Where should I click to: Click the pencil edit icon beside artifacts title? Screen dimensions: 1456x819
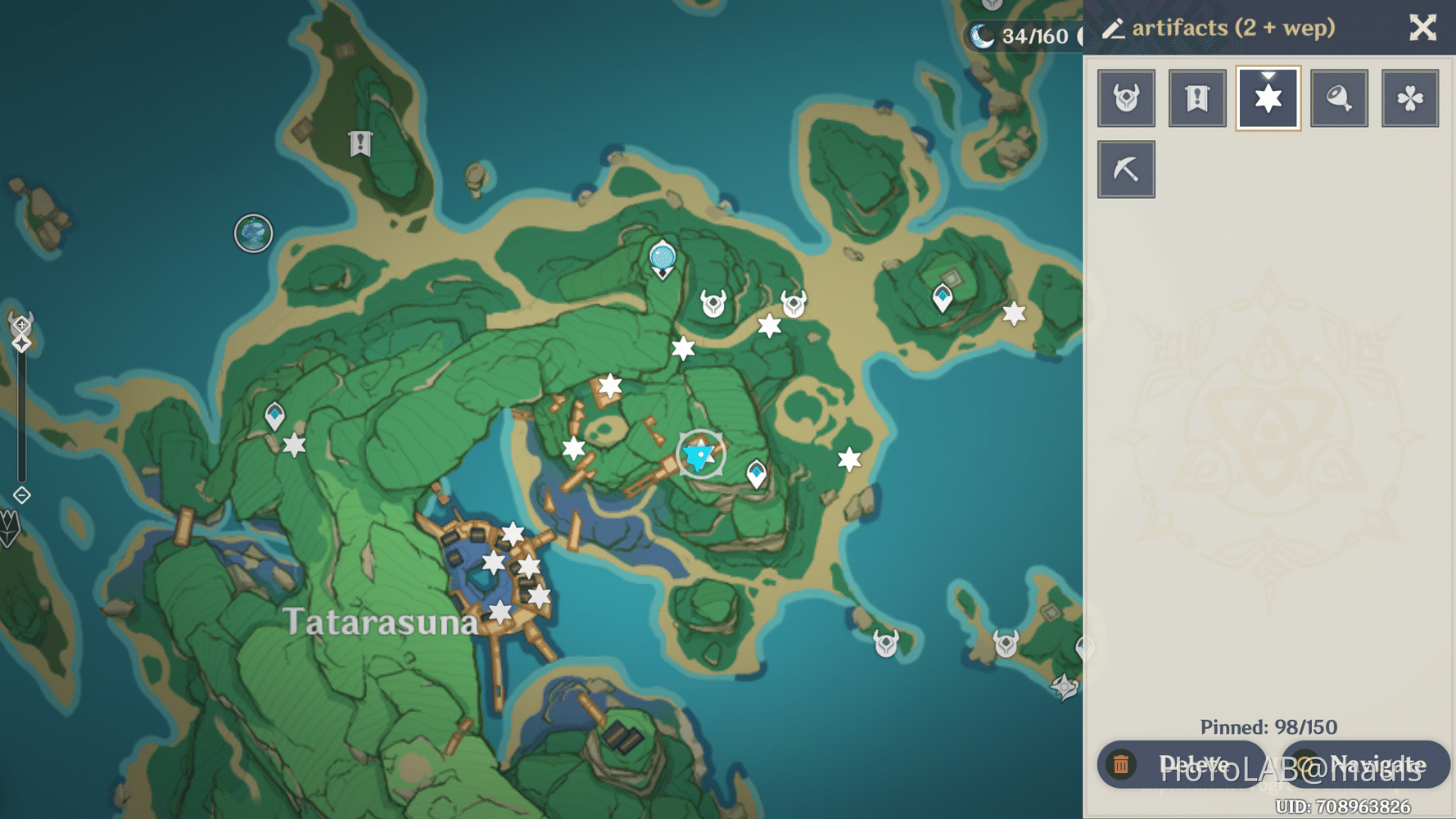point(1114,28)
